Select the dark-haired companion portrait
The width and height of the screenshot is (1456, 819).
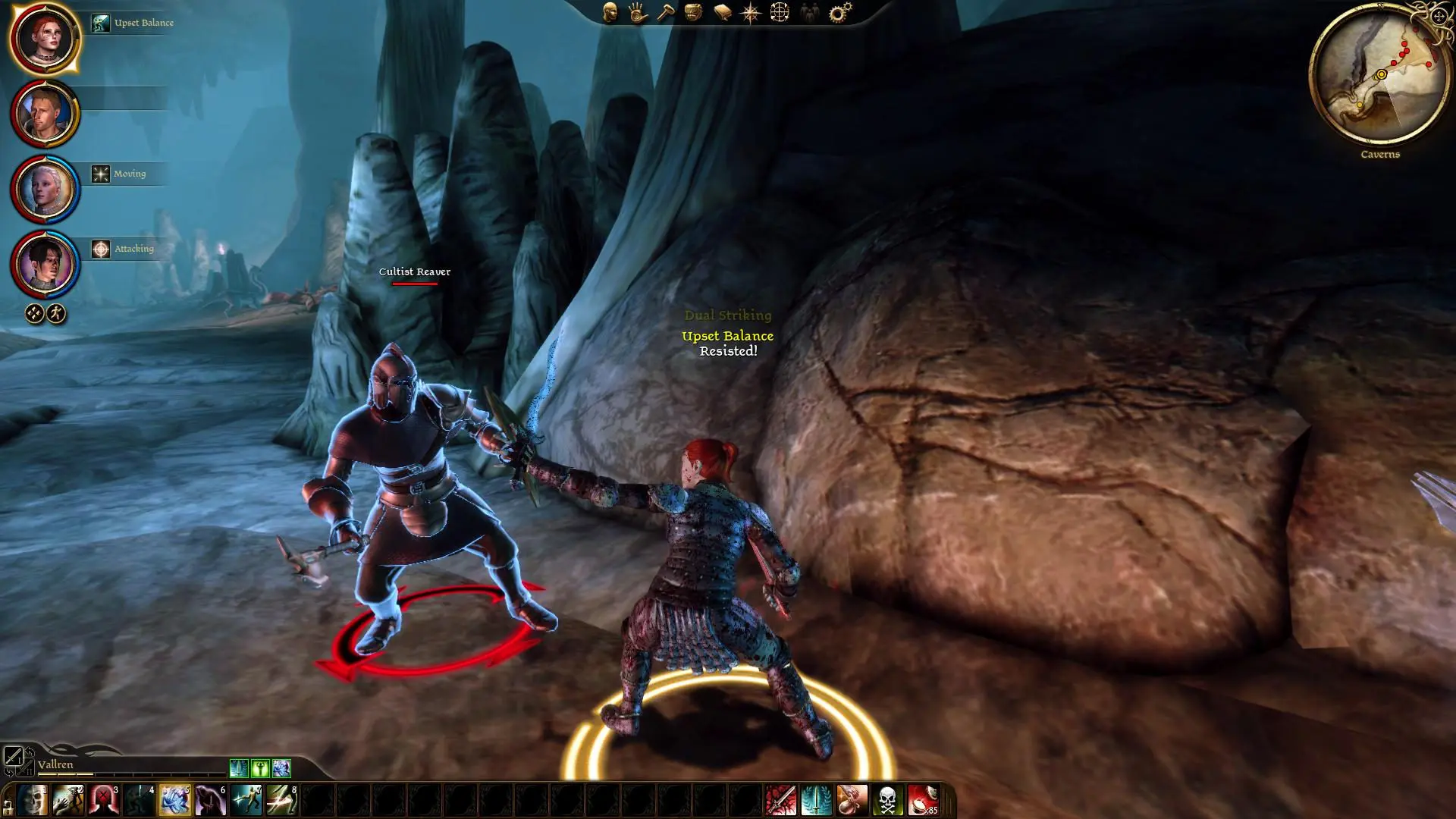45,263
